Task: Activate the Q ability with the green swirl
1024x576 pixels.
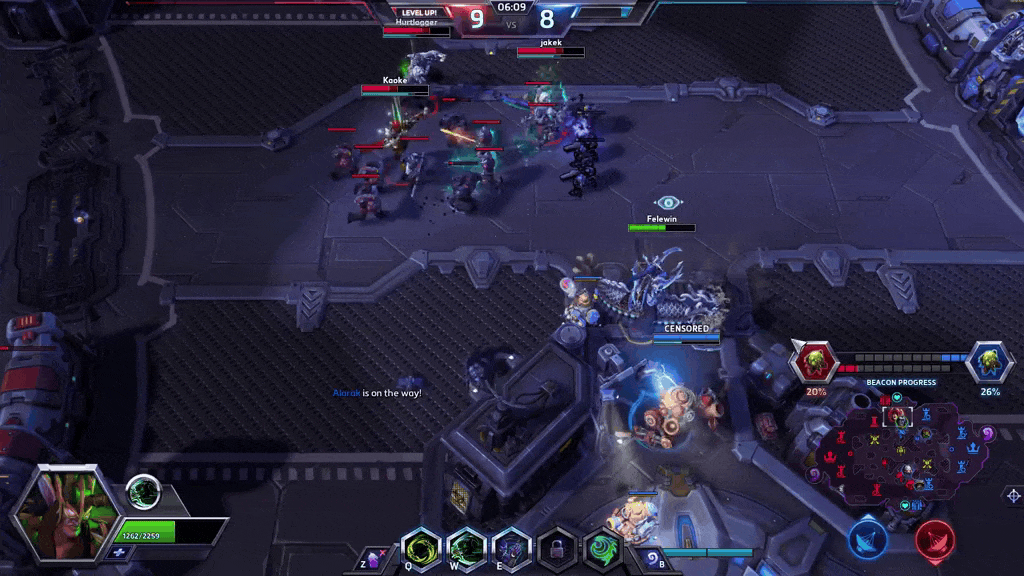Action: [421, 549]
